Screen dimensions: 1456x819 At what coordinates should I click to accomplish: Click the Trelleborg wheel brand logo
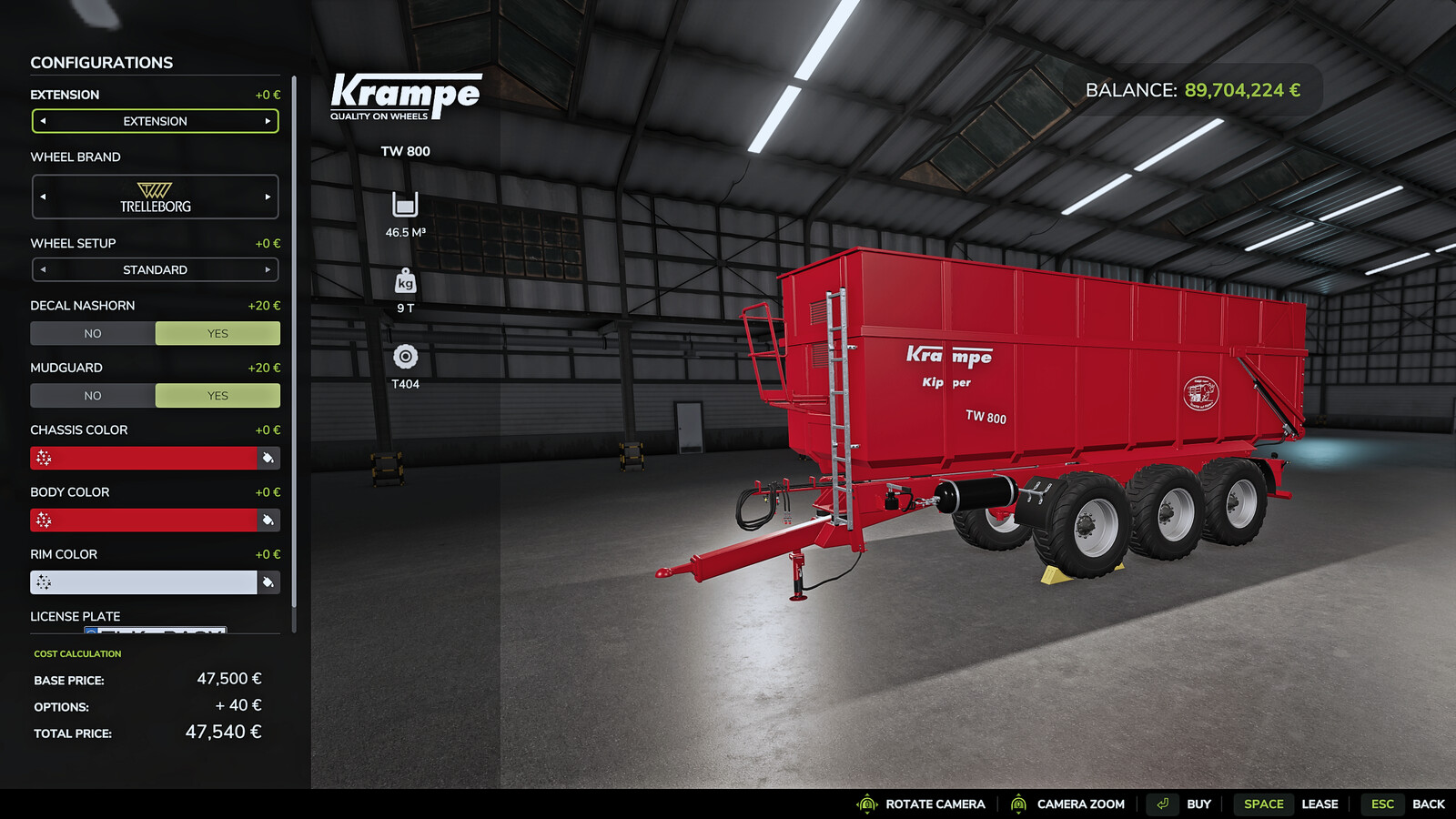pos(156,197)
